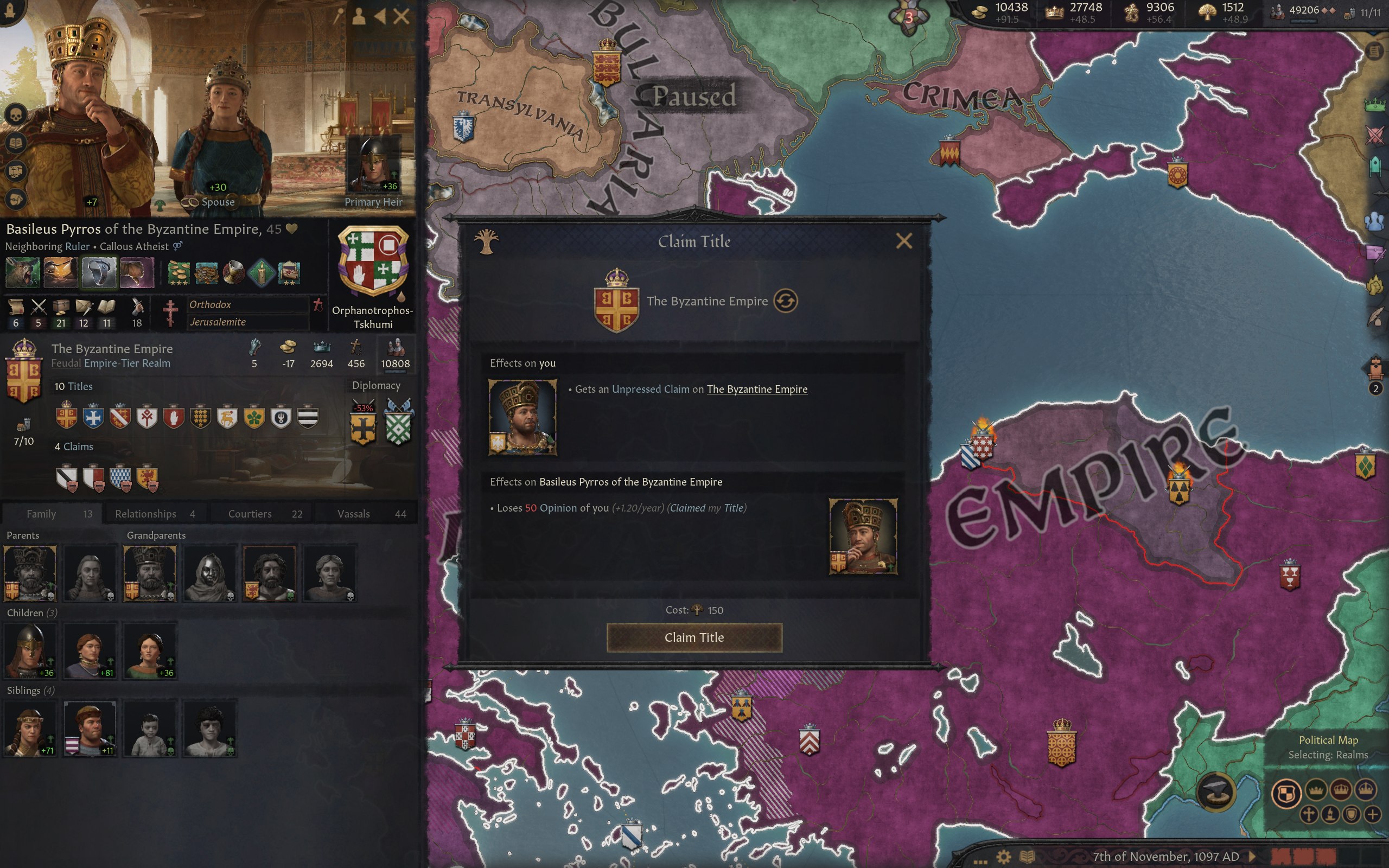The height and width of the screenshot is (868, 1389).
Task: Select the Primary Heir portrait
Action: 374,164
